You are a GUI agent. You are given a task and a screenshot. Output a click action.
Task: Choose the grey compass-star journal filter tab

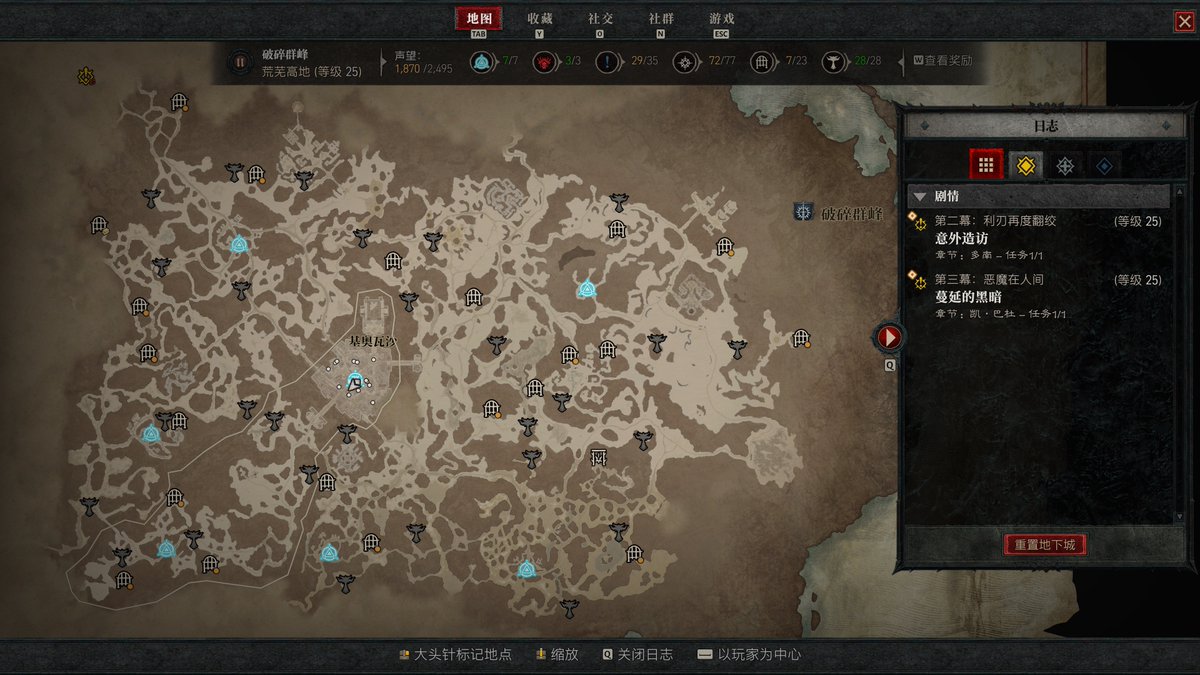(1065, 165)
